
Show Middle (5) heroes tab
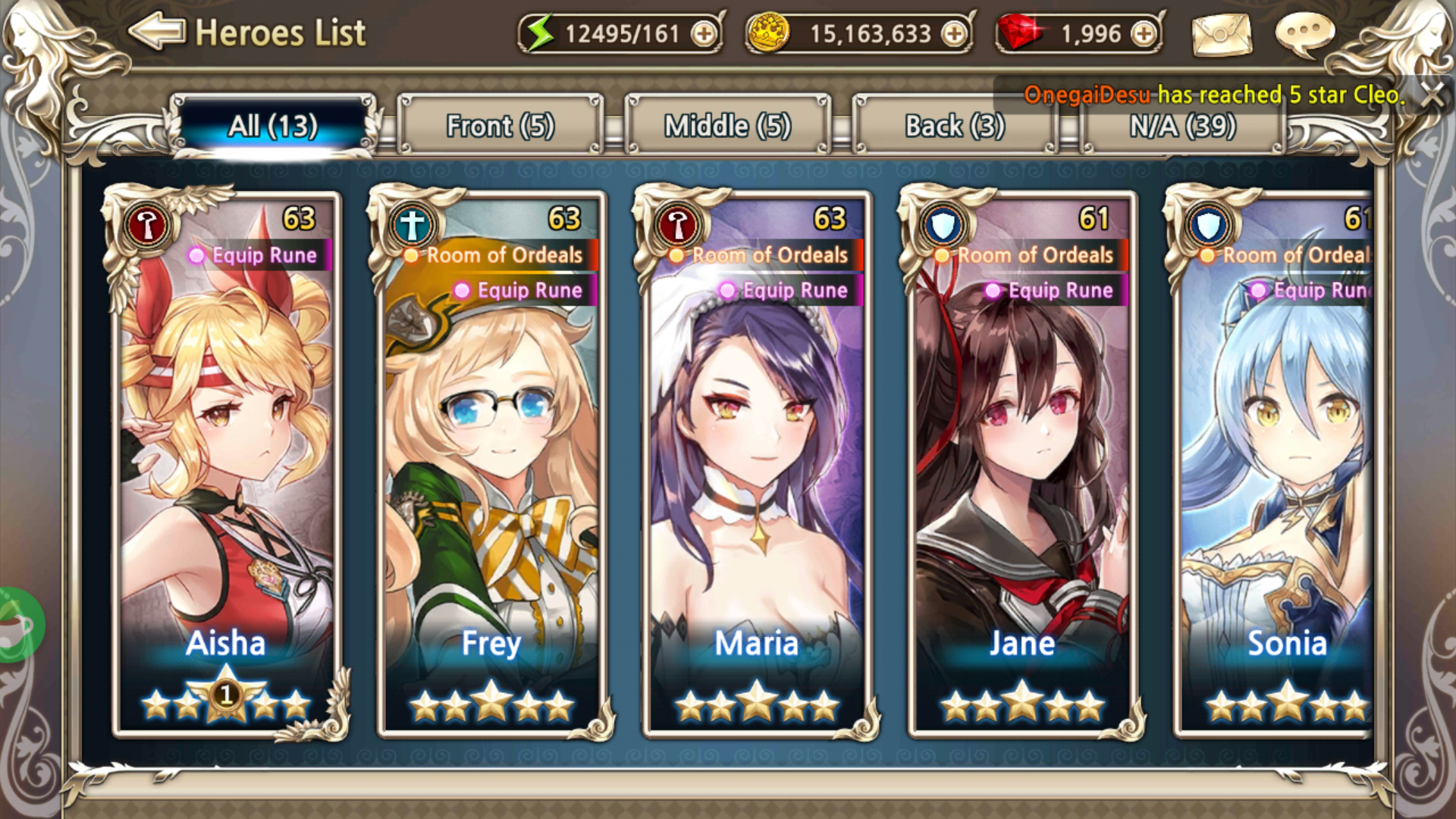(728, 126)
